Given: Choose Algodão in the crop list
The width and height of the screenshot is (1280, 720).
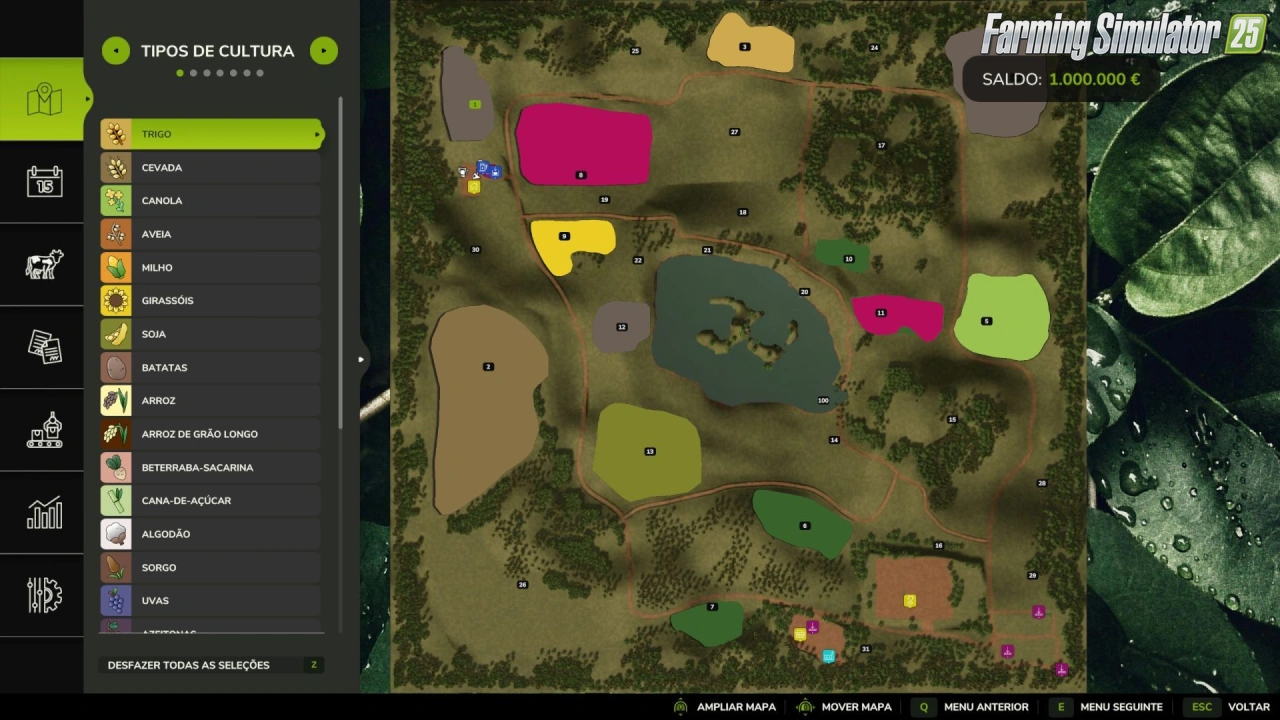Looking at the screenshot, I should tap(211, 534).
